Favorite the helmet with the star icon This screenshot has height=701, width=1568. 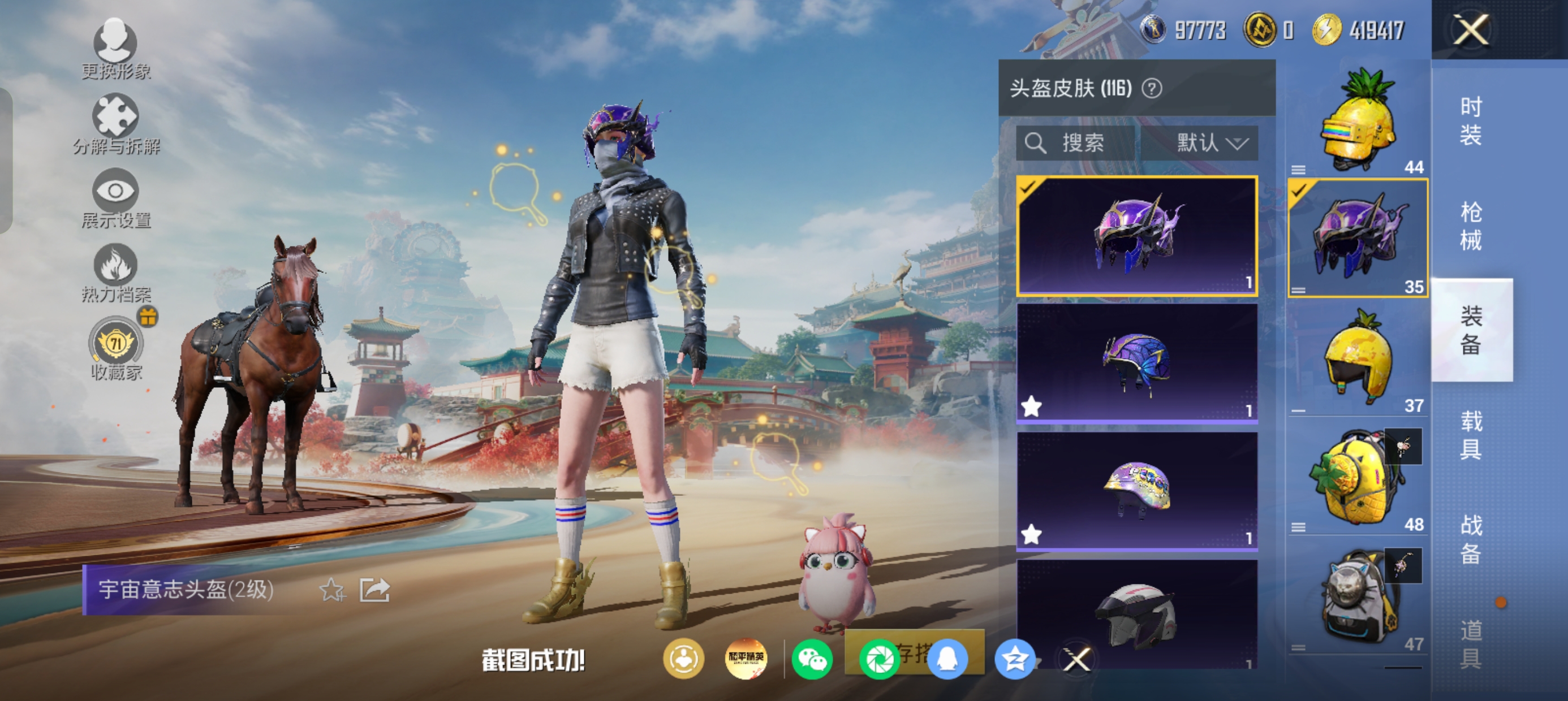[x=333, y=590]
